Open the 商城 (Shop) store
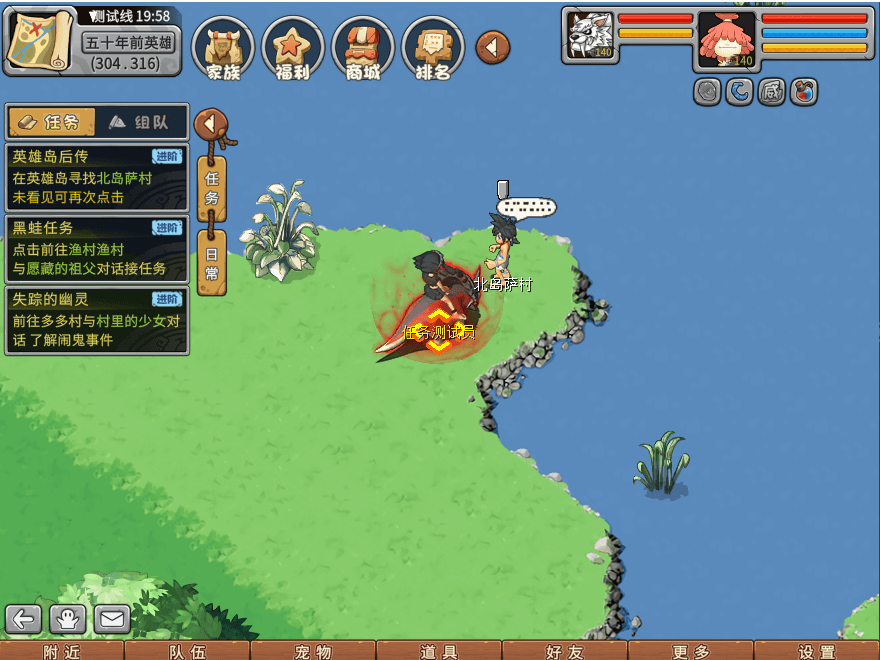The height and width of the screenshot is (660, 880). [x=362, y=48]
